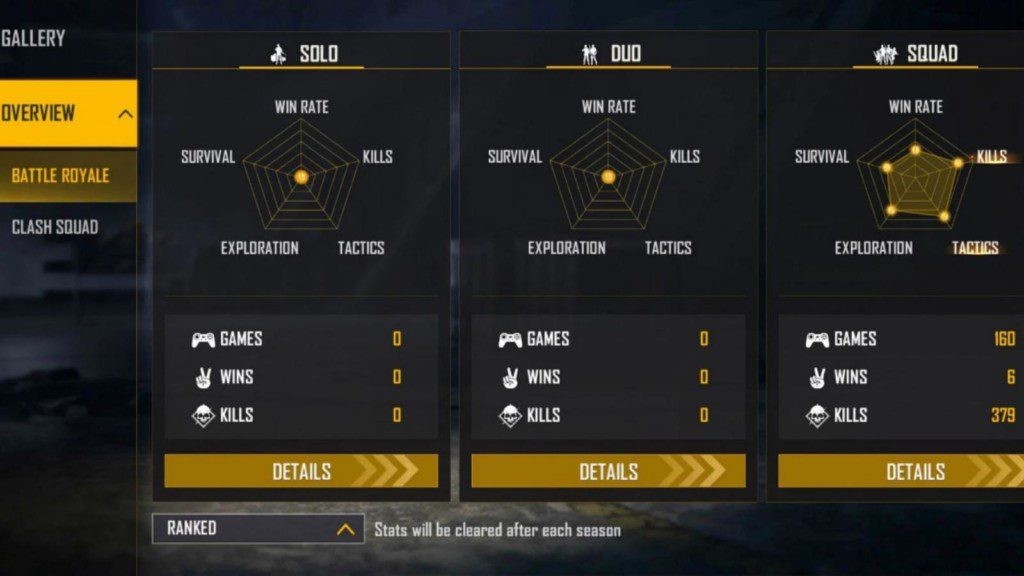Viewport: 1024px width, 576px height.
Task: Switch to Clash Squad stats
Action: [56, 227]
